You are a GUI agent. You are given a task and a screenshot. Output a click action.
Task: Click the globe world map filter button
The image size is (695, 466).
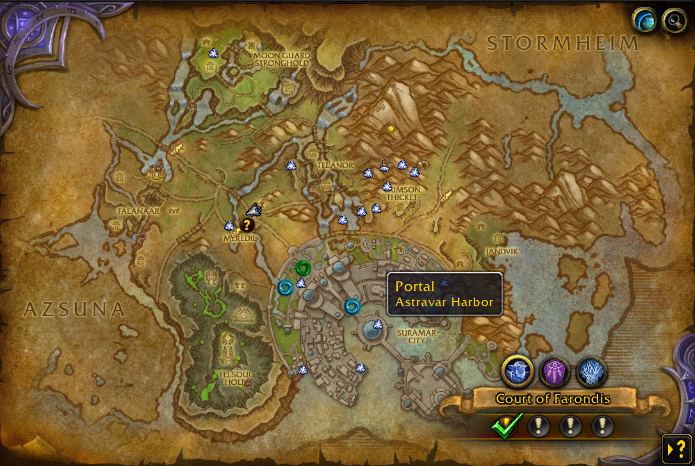coord(643,19)
